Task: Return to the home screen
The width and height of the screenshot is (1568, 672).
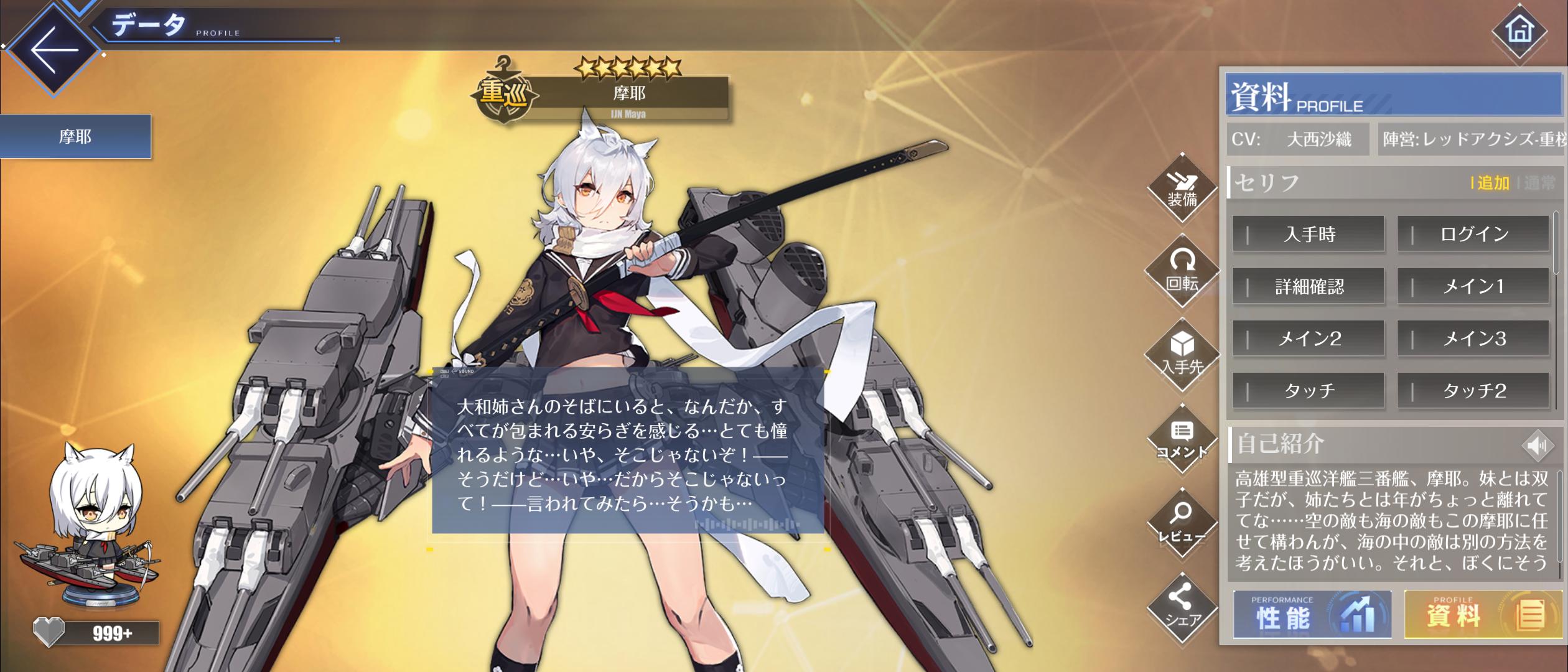Action: 1519,30
